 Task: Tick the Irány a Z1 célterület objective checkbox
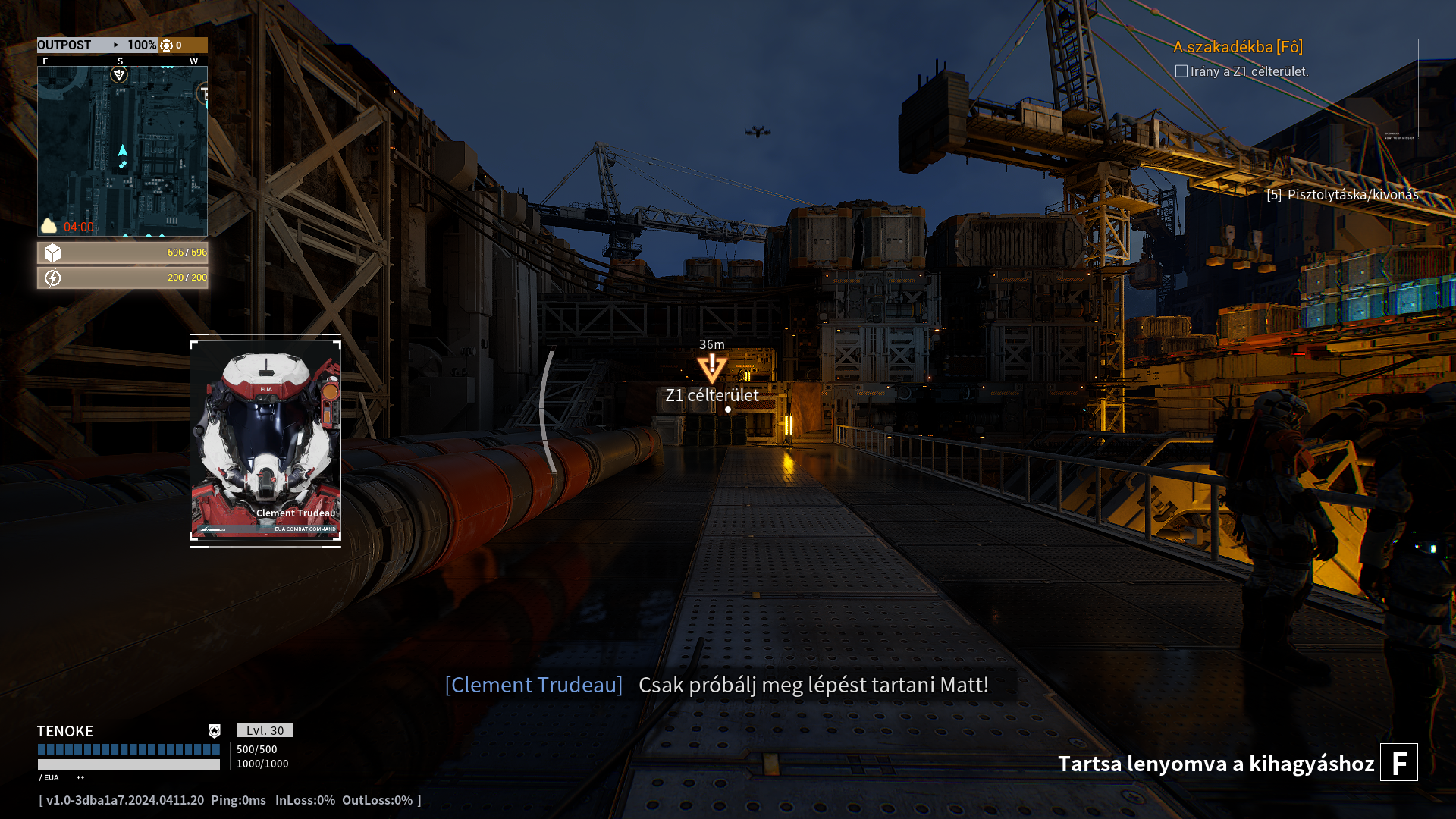coord(1181,71)
